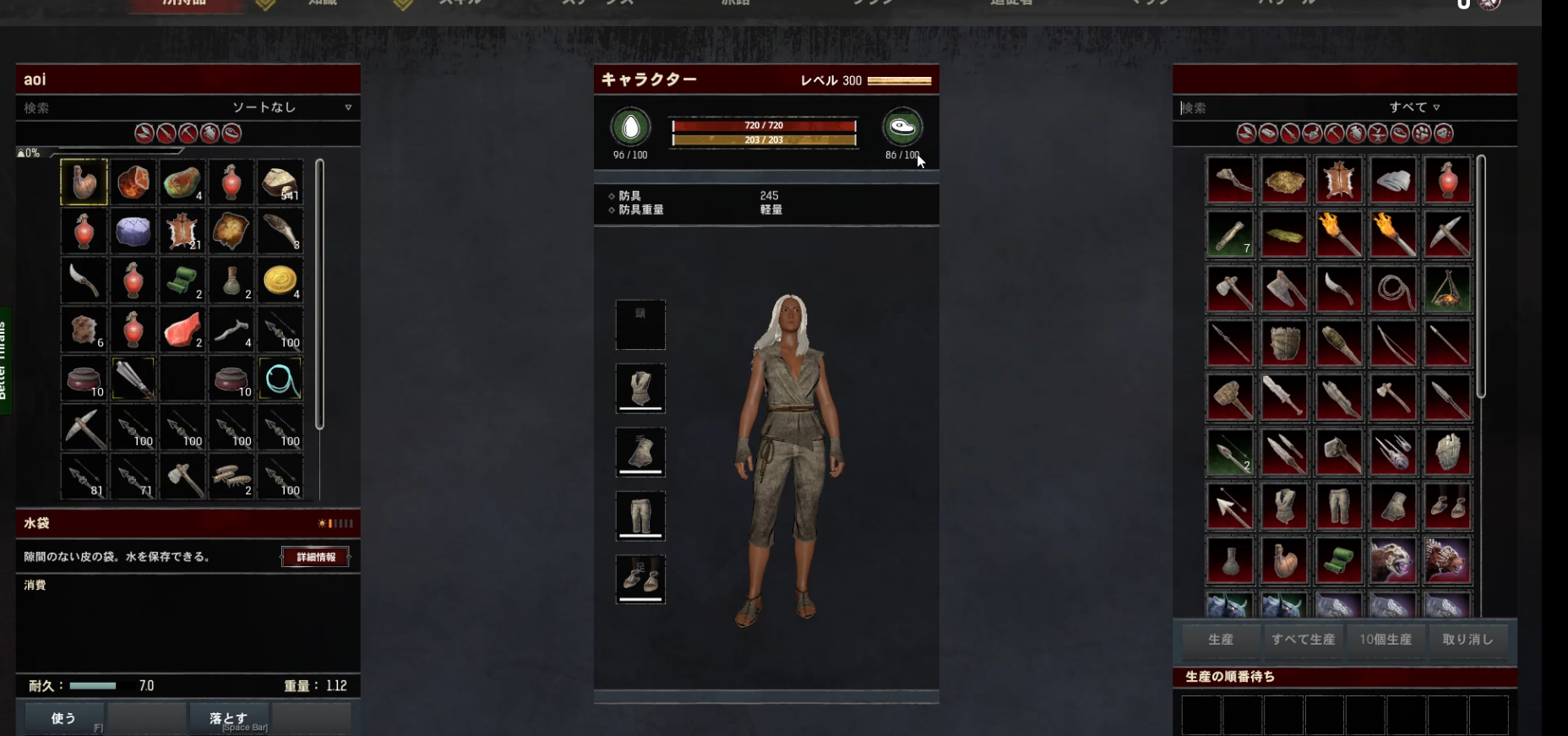Select the gem treasure filter icon

click(1445, 134)
